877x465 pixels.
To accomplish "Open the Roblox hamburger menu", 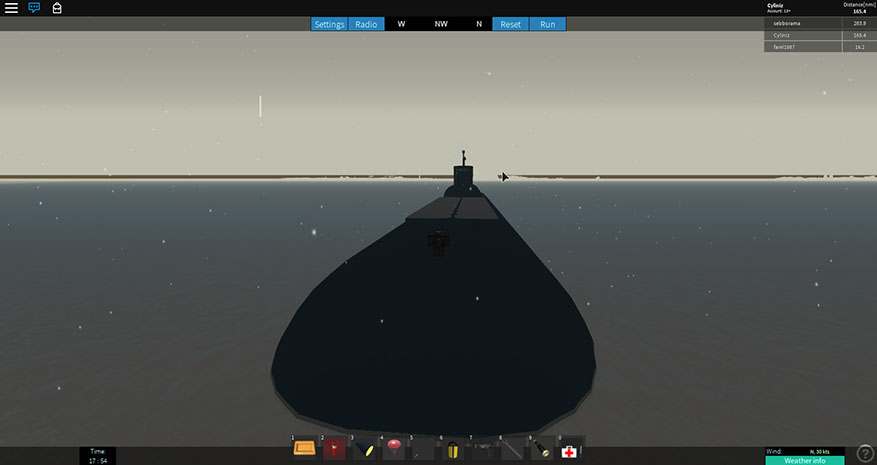I will (12, 8).
